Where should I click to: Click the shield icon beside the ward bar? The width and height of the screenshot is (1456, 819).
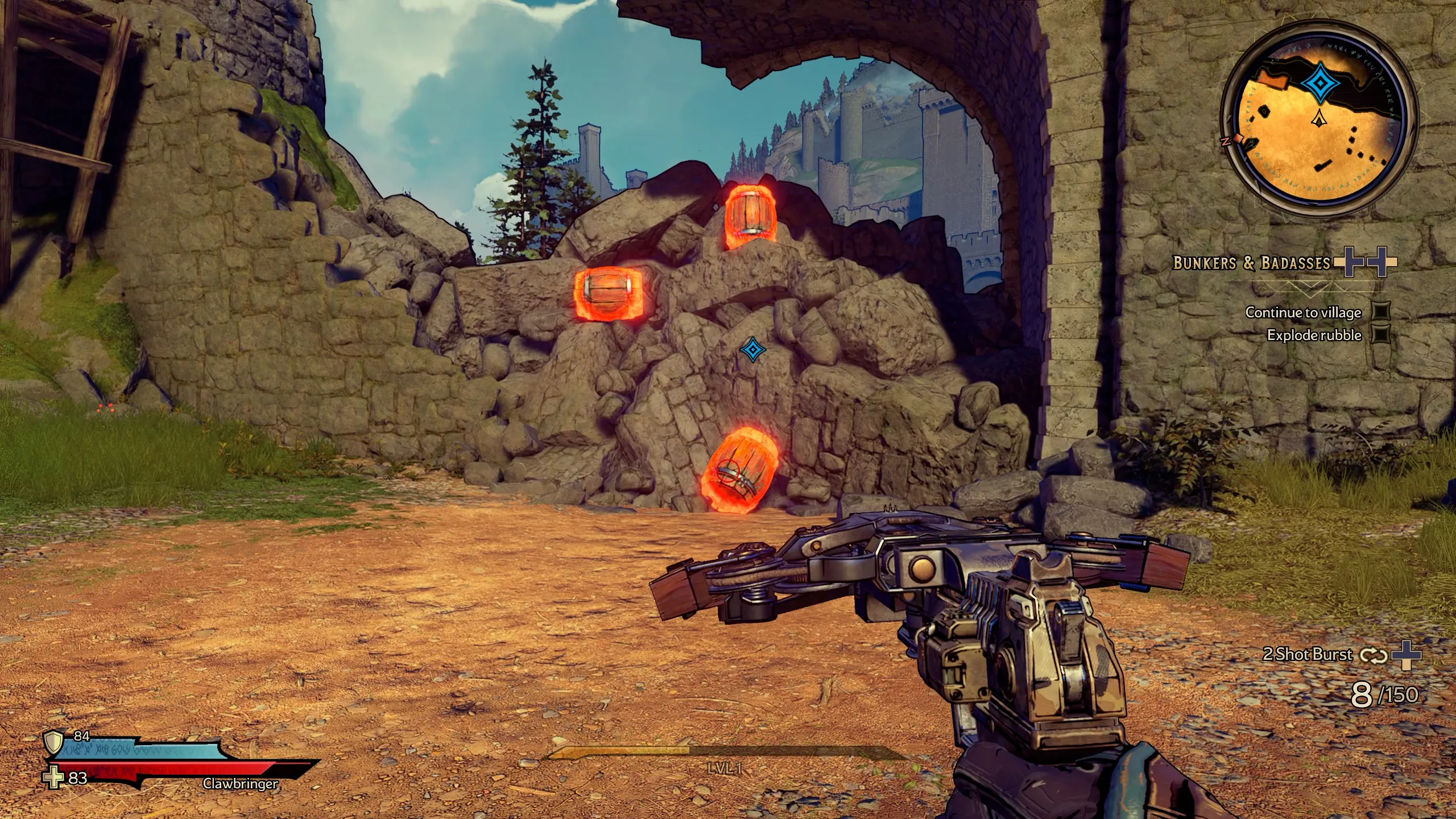(53, 741)
